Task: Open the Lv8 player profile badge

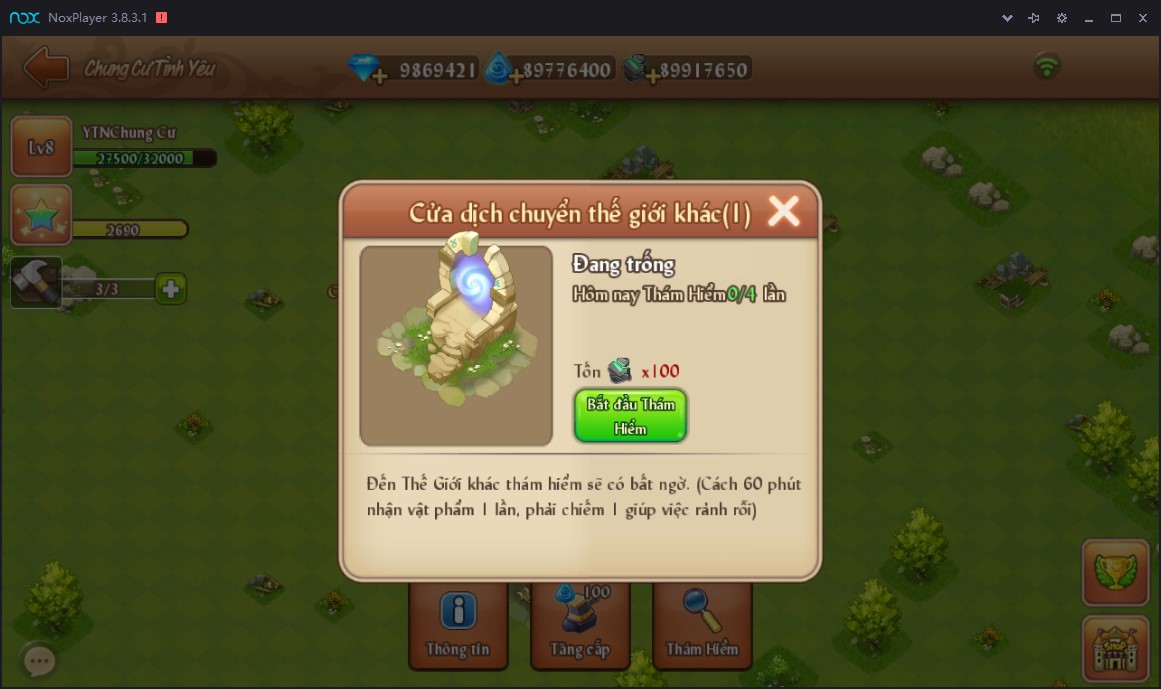Action: [41, 148]
